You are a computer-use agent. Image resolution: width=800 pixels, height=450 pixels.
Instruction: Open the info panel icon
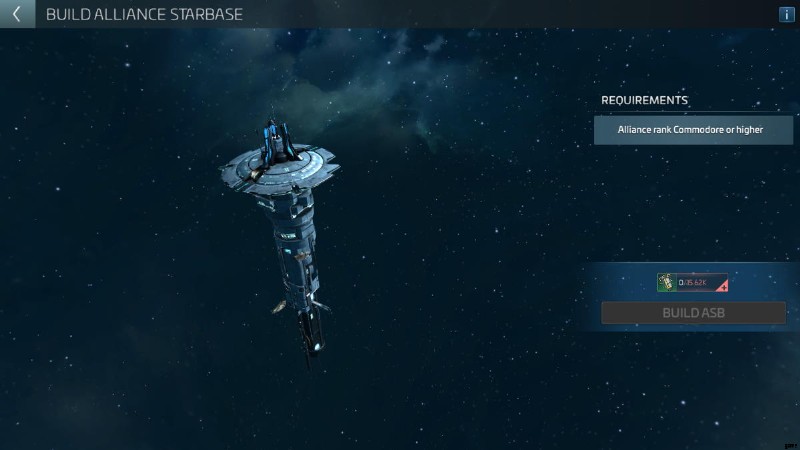click(x=786, y=14)
